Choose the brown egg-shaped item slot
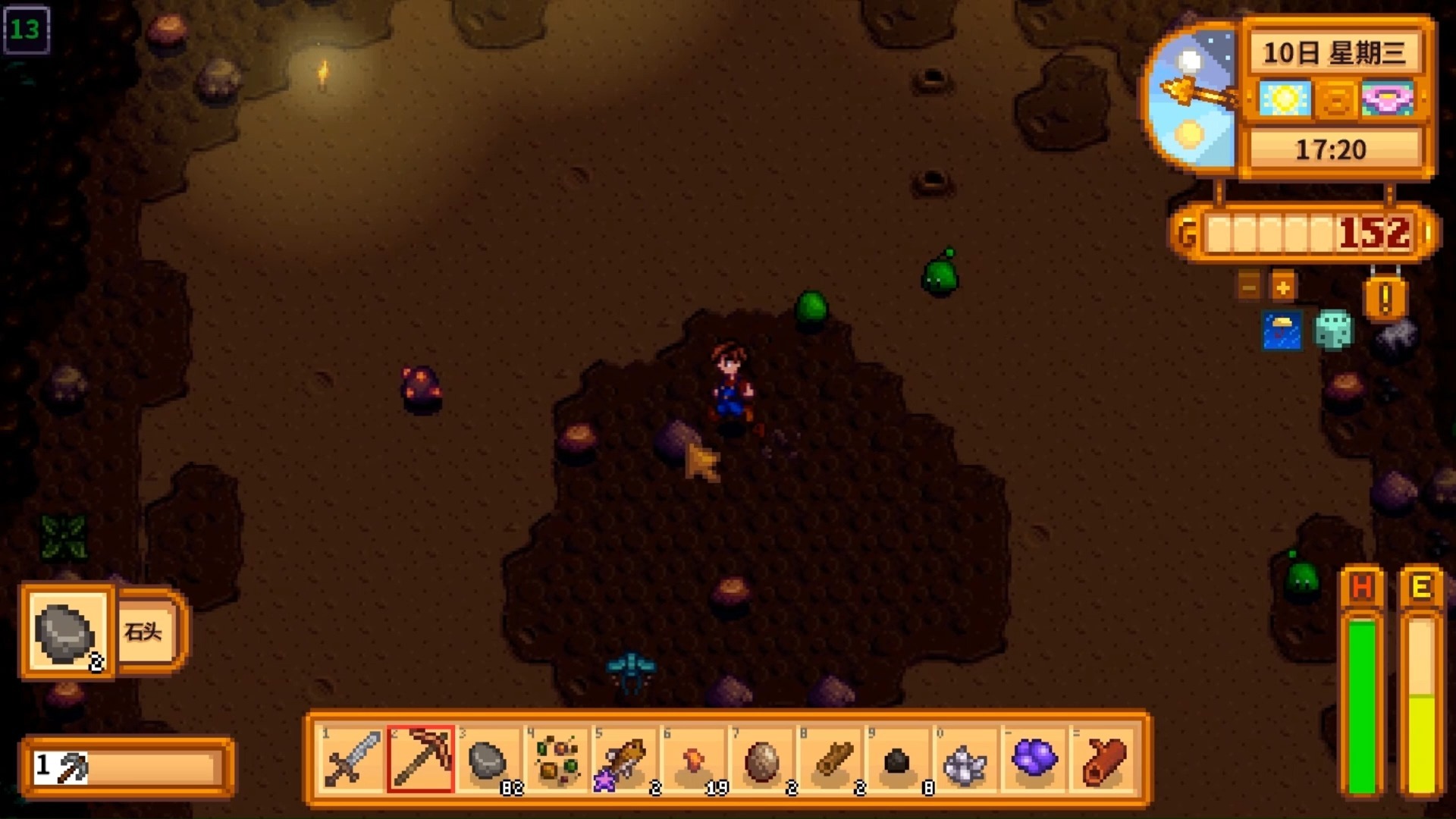 click(761, 760)
